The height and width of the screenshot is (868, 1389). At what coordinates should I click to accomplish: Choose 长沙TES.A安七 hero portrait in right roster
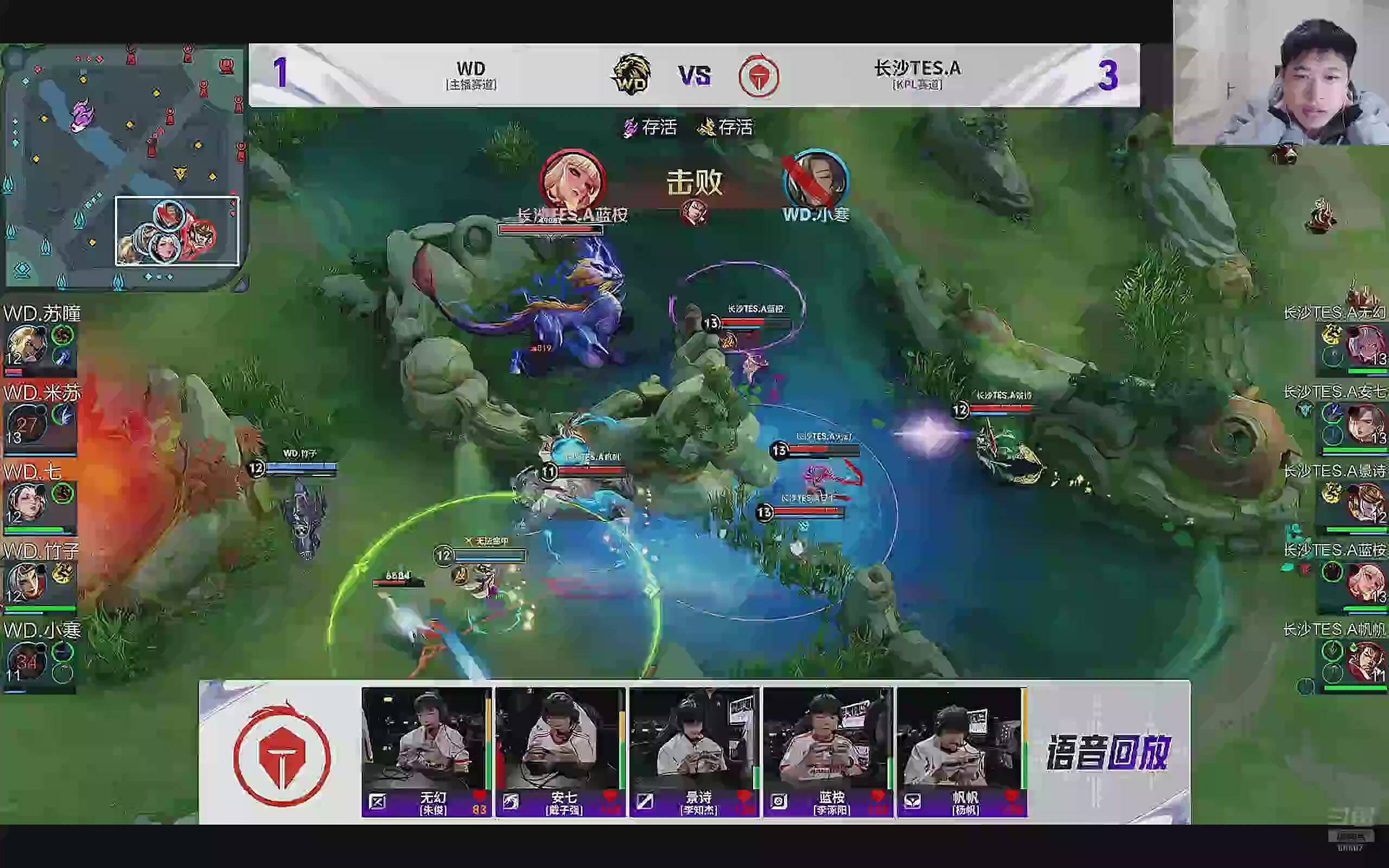click(x=1365, y=424)
